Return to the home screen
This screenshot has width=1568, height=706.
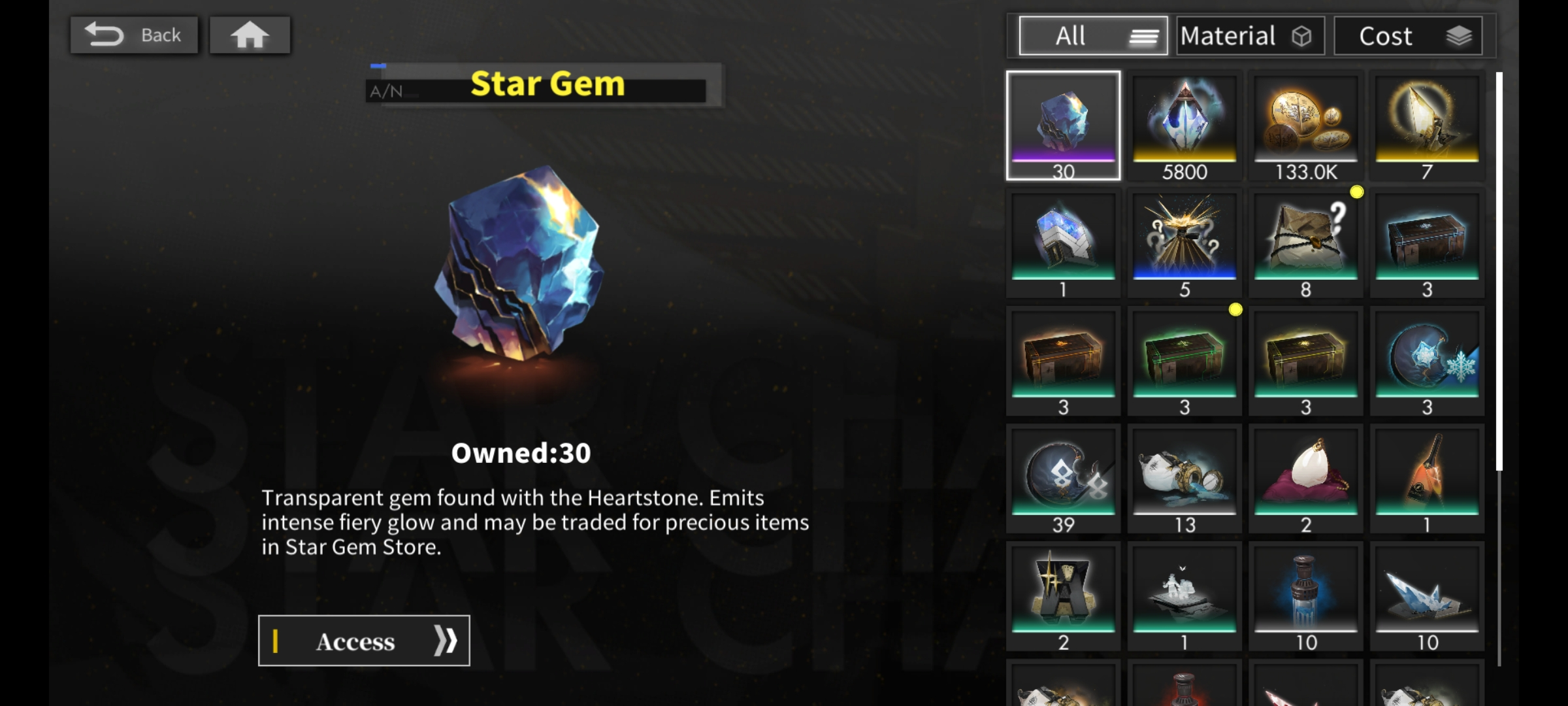click(250, 35)
